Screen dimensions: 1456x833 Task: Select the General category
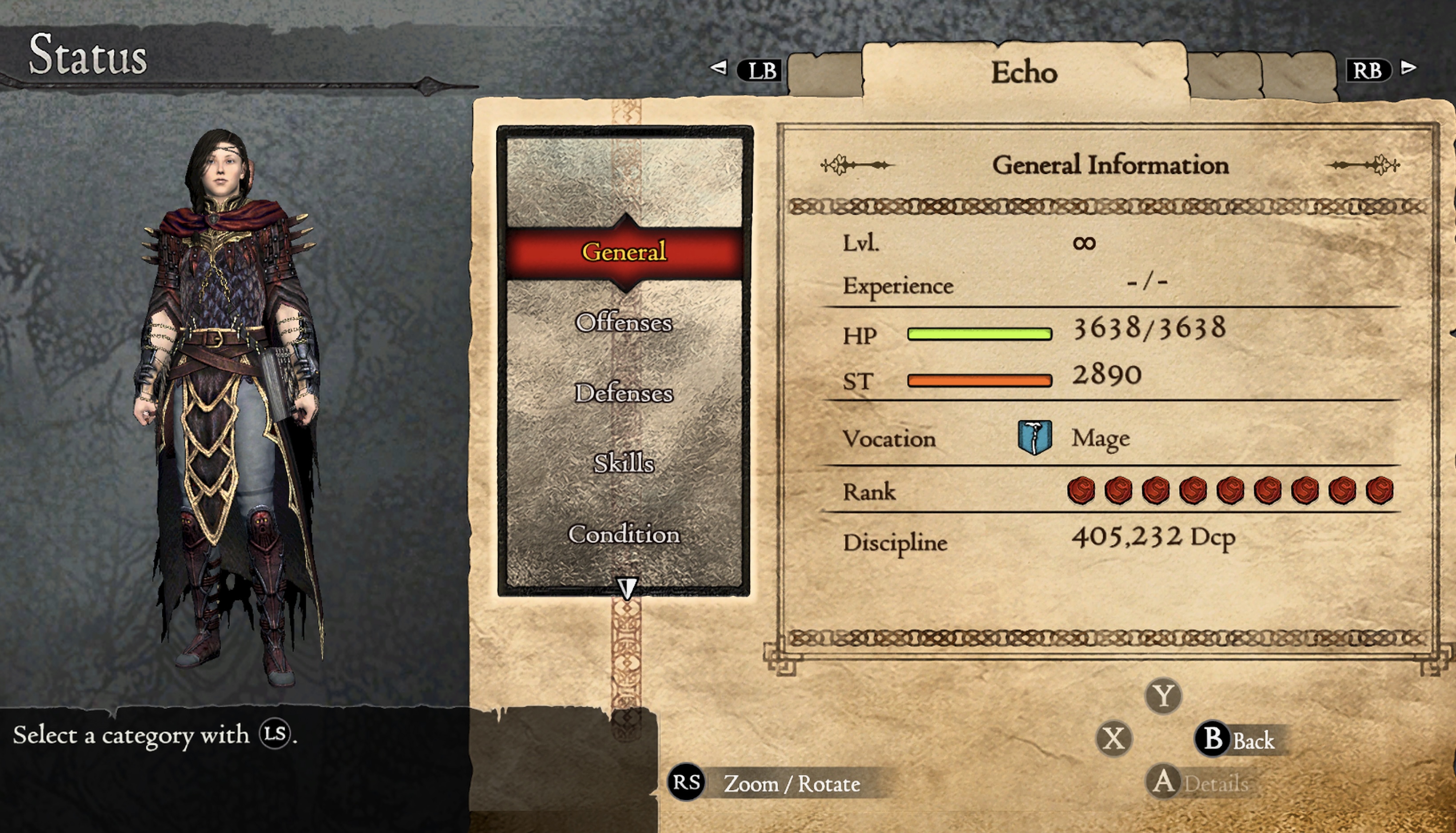[624, 252]
